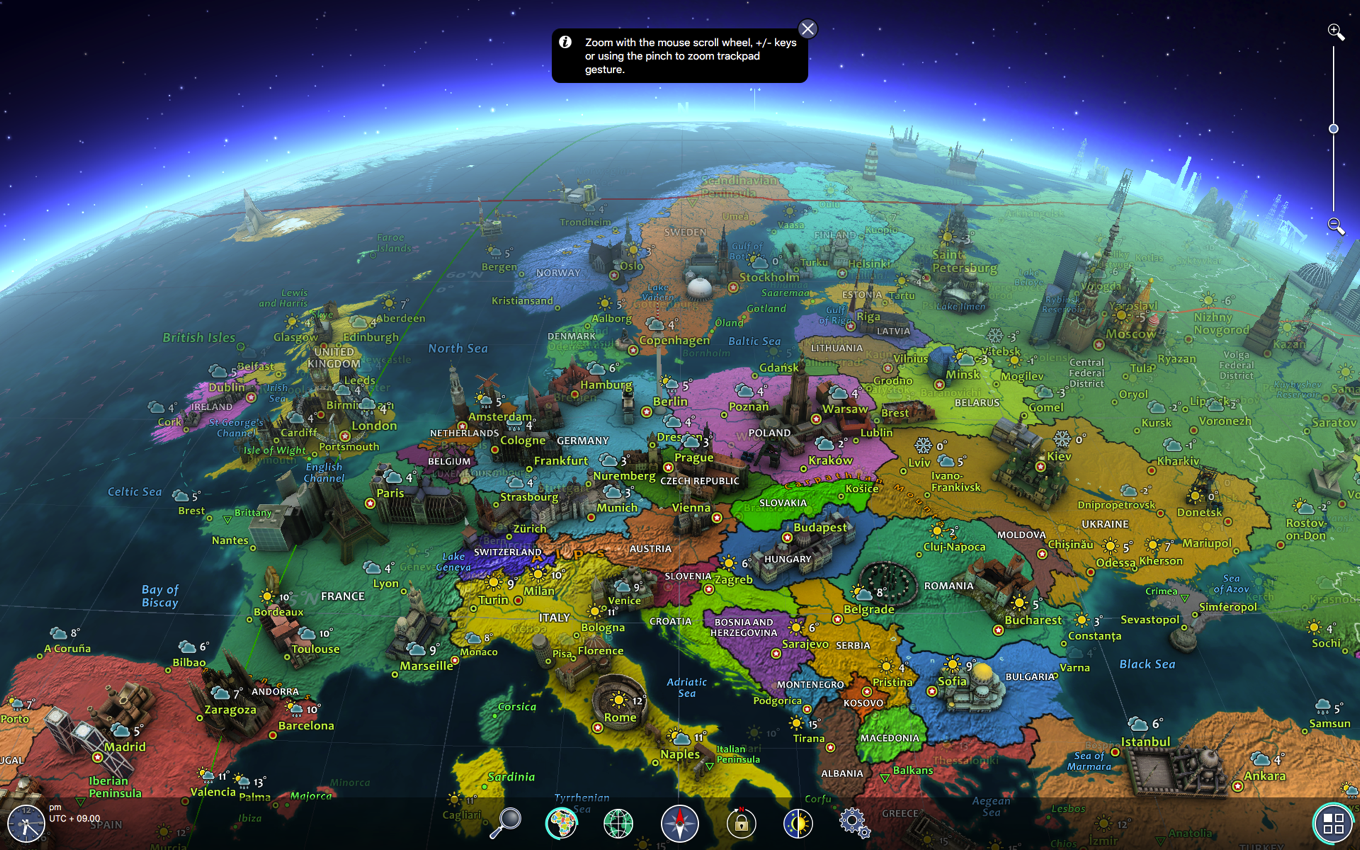This screenshot has height=850, width=1360.
Task: Select the colorful Africa political map icon
Action: [562, 823]
